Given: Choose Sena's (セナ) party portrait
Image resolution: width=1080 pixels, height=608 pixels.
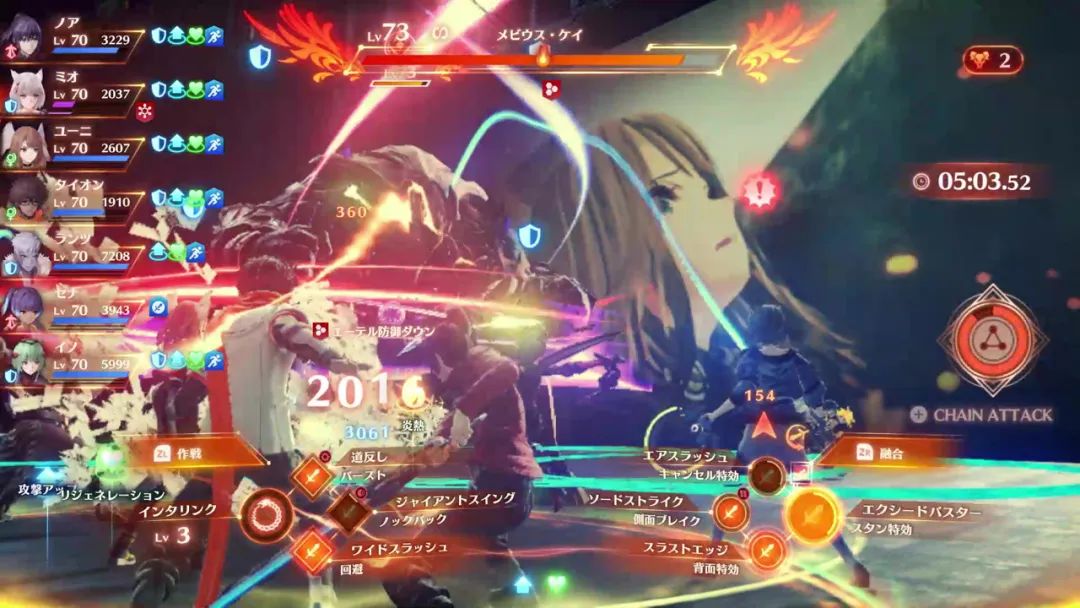Looking at the screenshot, I should tap(22, 308).
